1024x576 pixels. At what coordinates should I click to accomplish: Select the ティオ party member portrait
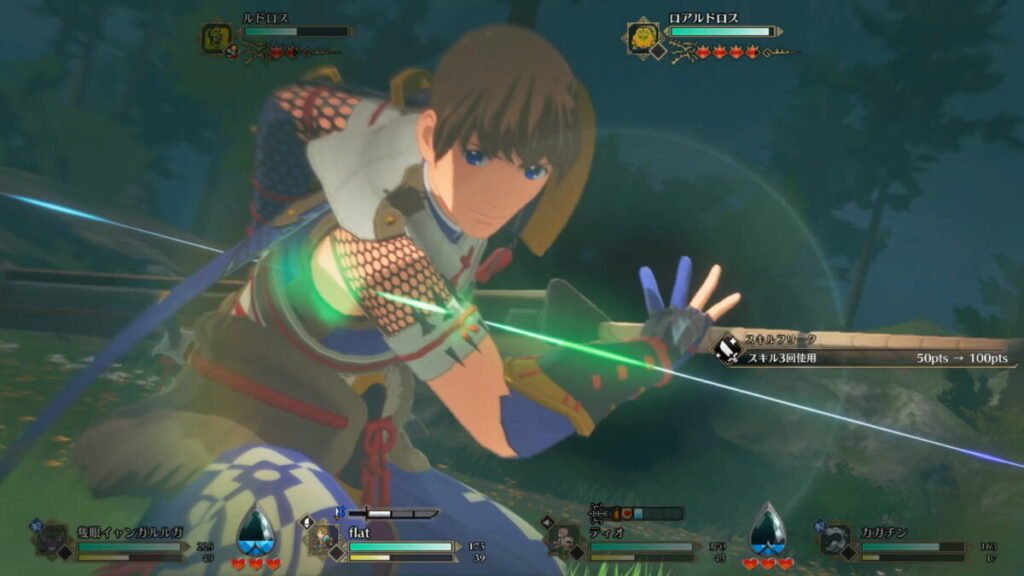tap(563, 540)
